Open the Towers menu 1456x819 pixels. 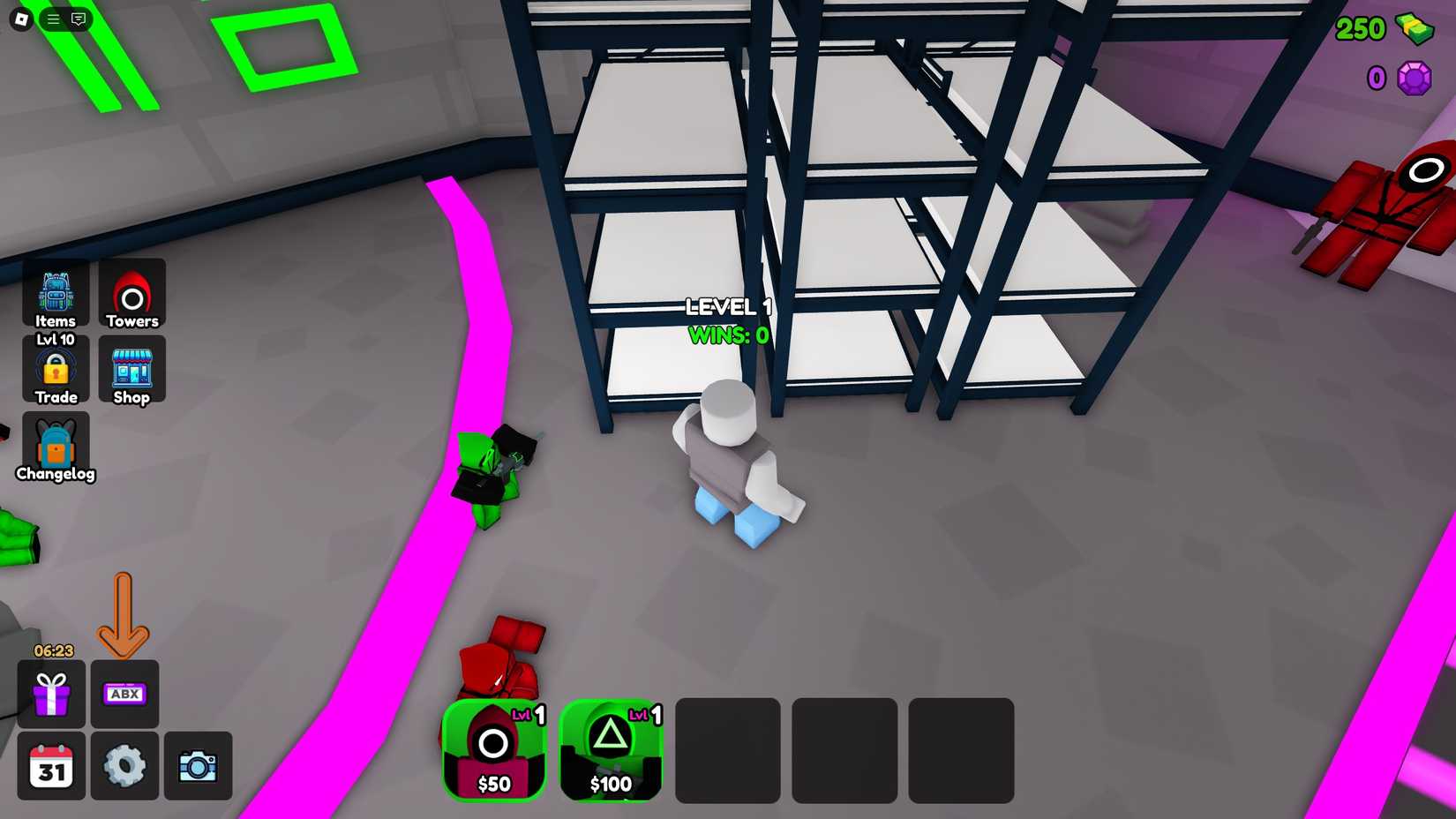pyautogui.click(x=131, y=291)
